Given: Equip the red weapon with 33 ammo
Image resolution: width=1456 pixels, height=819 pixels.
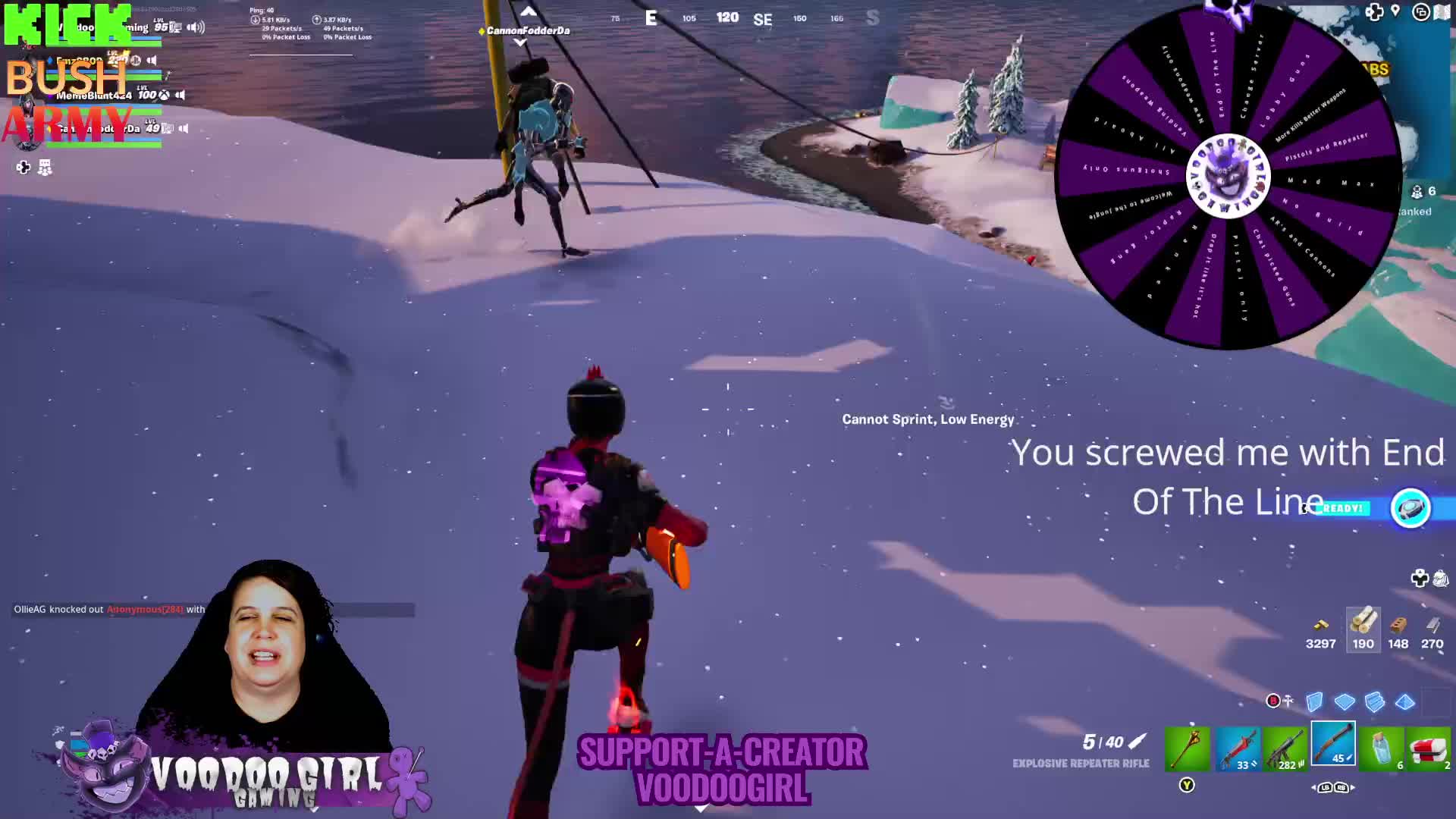Looking at the screenshot, I should pos(1238,748).
